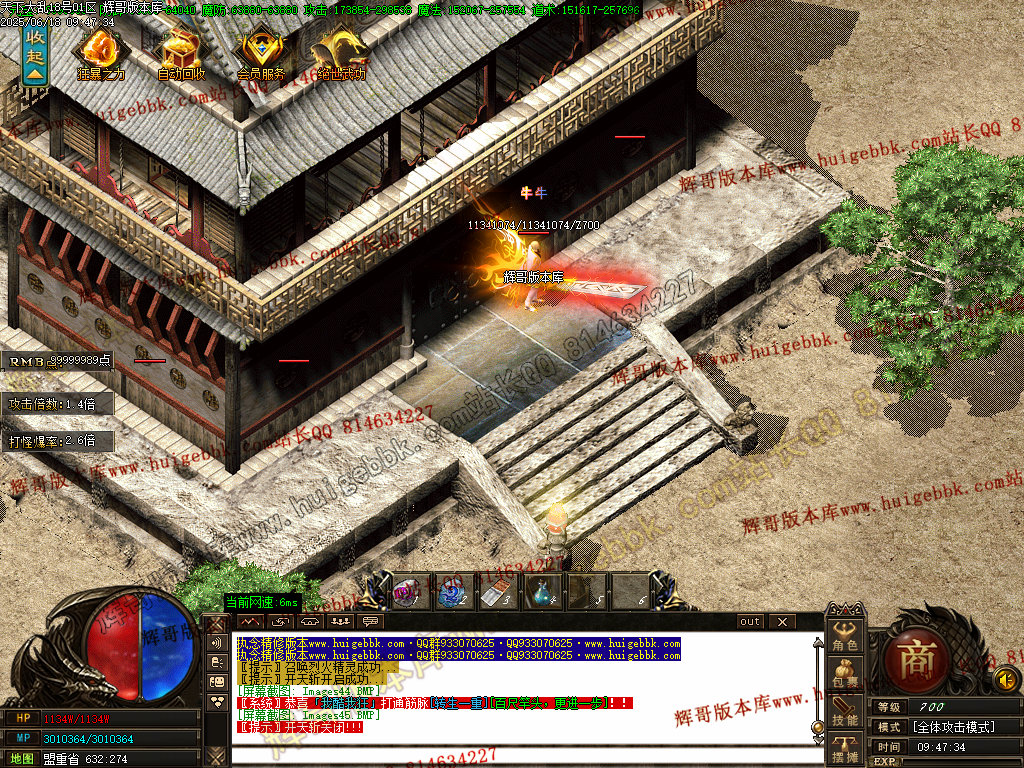Collapse the top icon bar with 收起

[35, 55]
